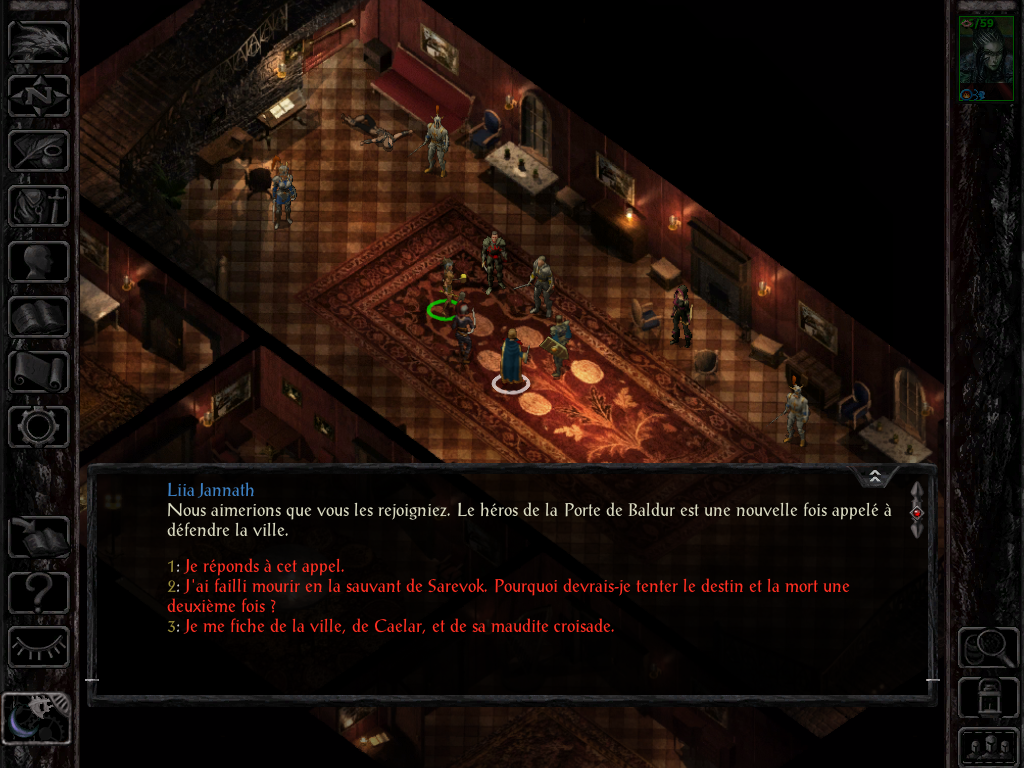Viewport: 1024px width, 768px height.
Task: Click the magnifying glass button
Action: point(988,647)
